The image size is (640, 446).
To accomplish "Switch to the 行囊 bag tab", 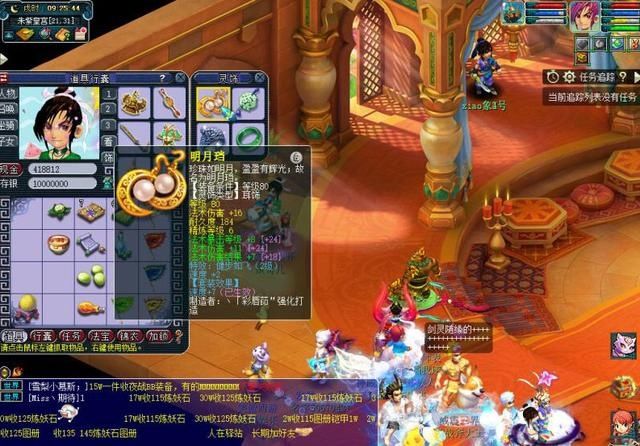I will pyautogui.click(x=42, y=337).
